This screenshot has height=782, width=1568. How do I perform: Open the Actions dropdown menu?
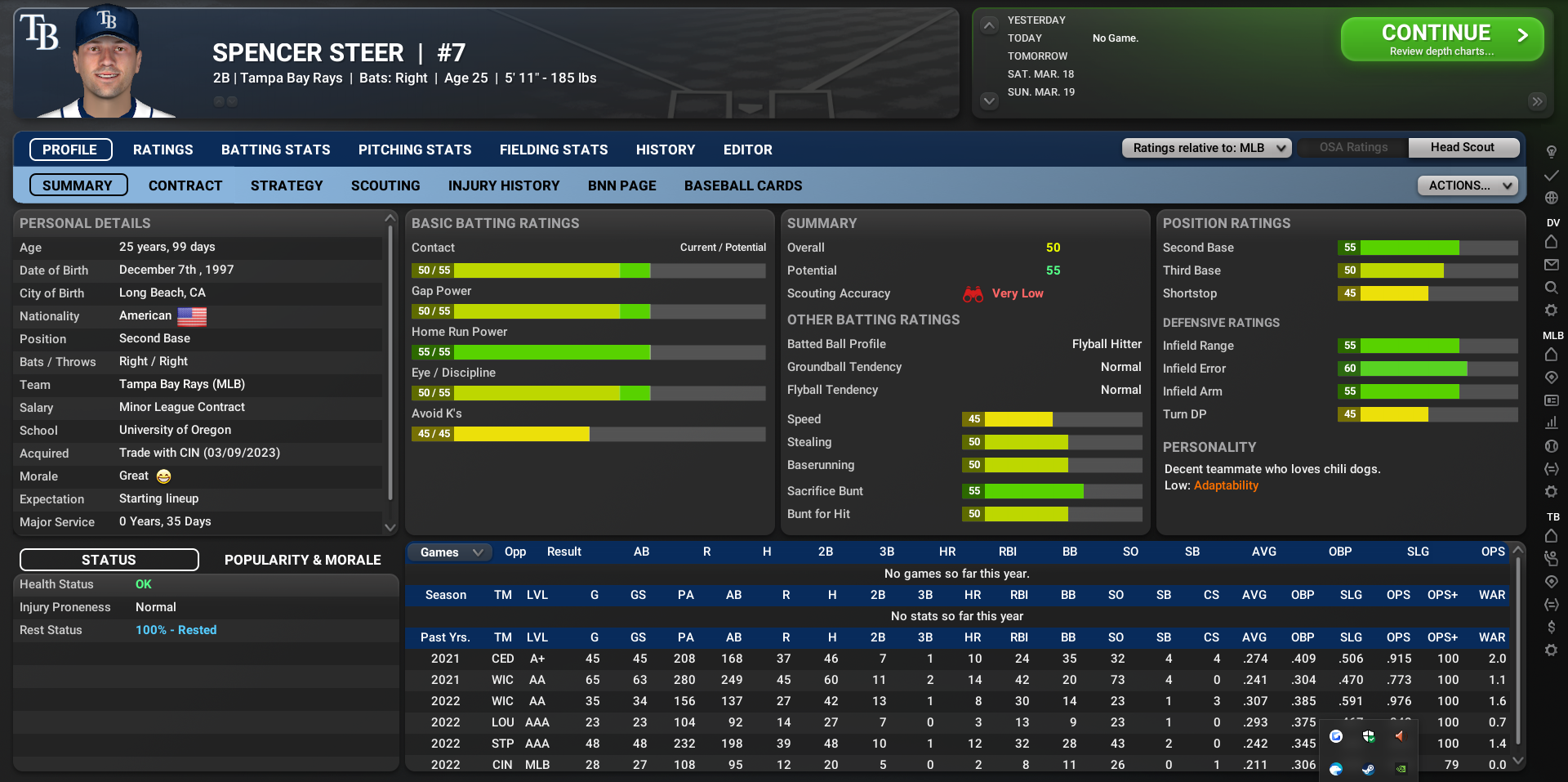(x=1468, y=185)
